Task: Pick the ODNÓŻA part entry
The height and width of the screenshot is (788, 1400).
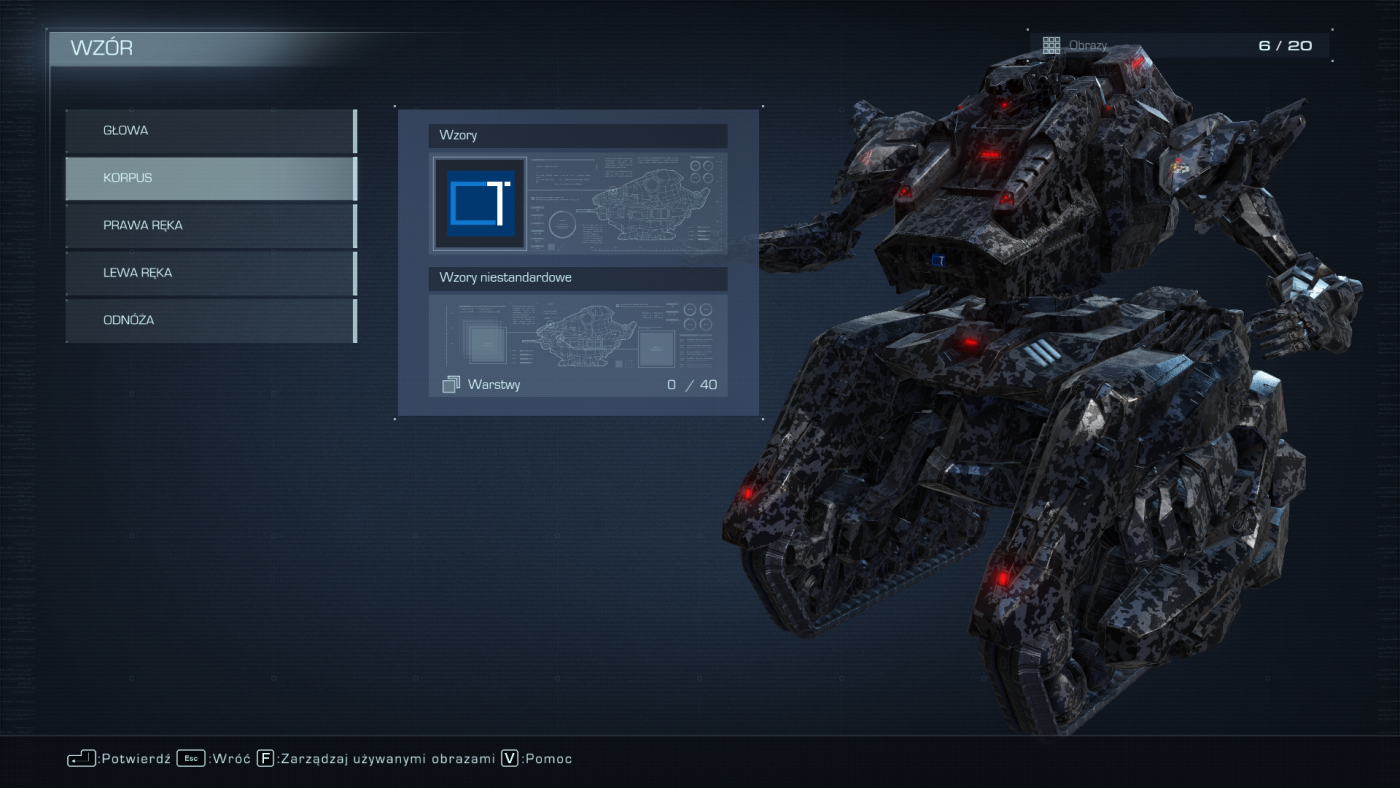Action: coord(211,321)
